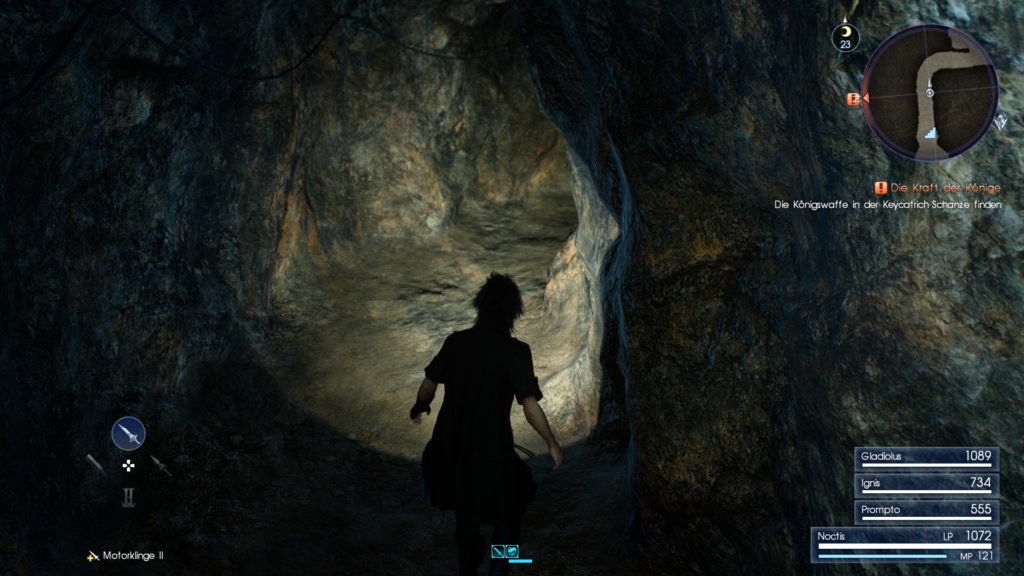Open the Die Kraft der Könige quest tracker

(x=936, y=188)
